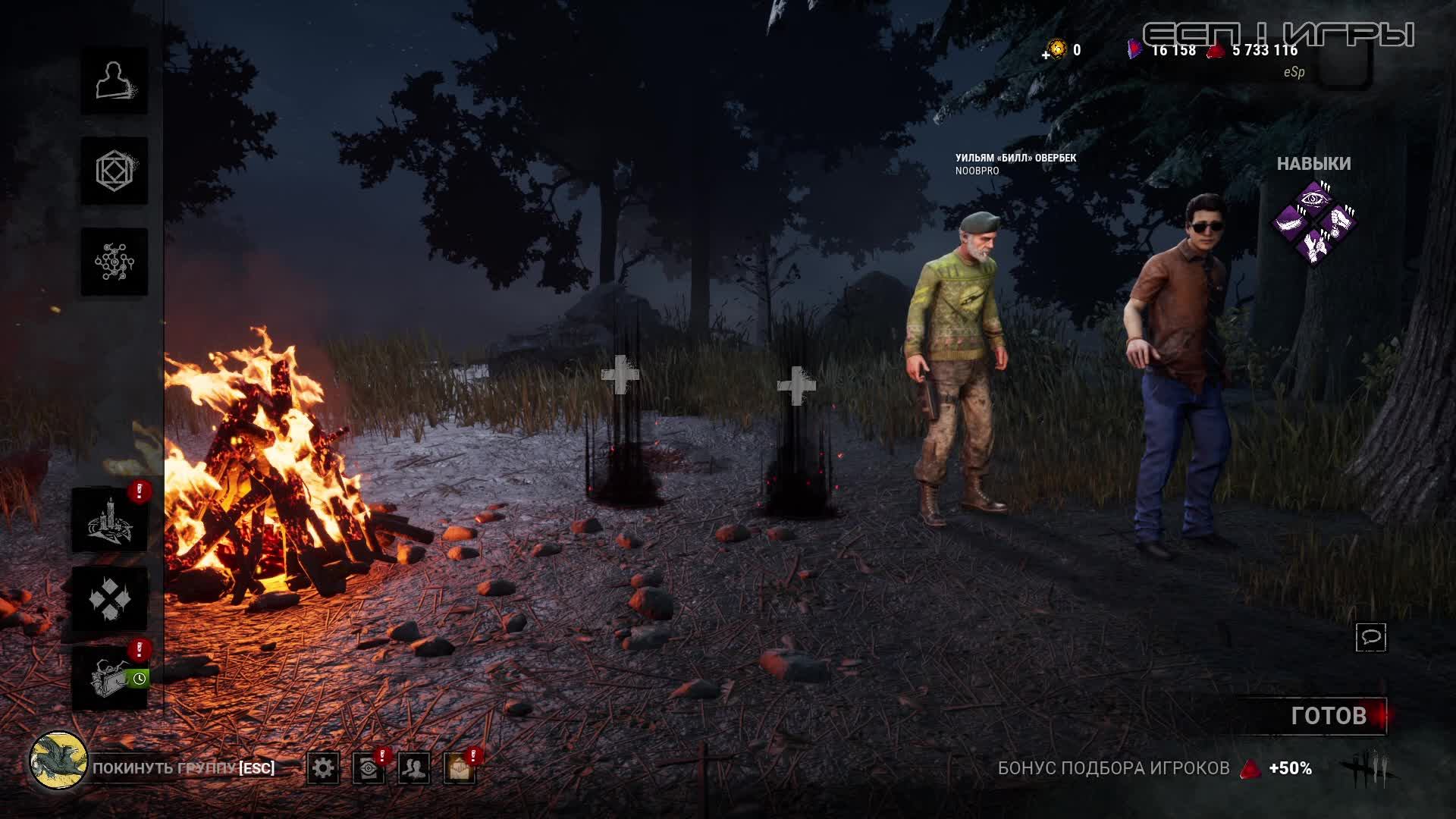Open the icon with the green clock badge
This screenshot has height=819, width=1456.
(x=111, y=676)
